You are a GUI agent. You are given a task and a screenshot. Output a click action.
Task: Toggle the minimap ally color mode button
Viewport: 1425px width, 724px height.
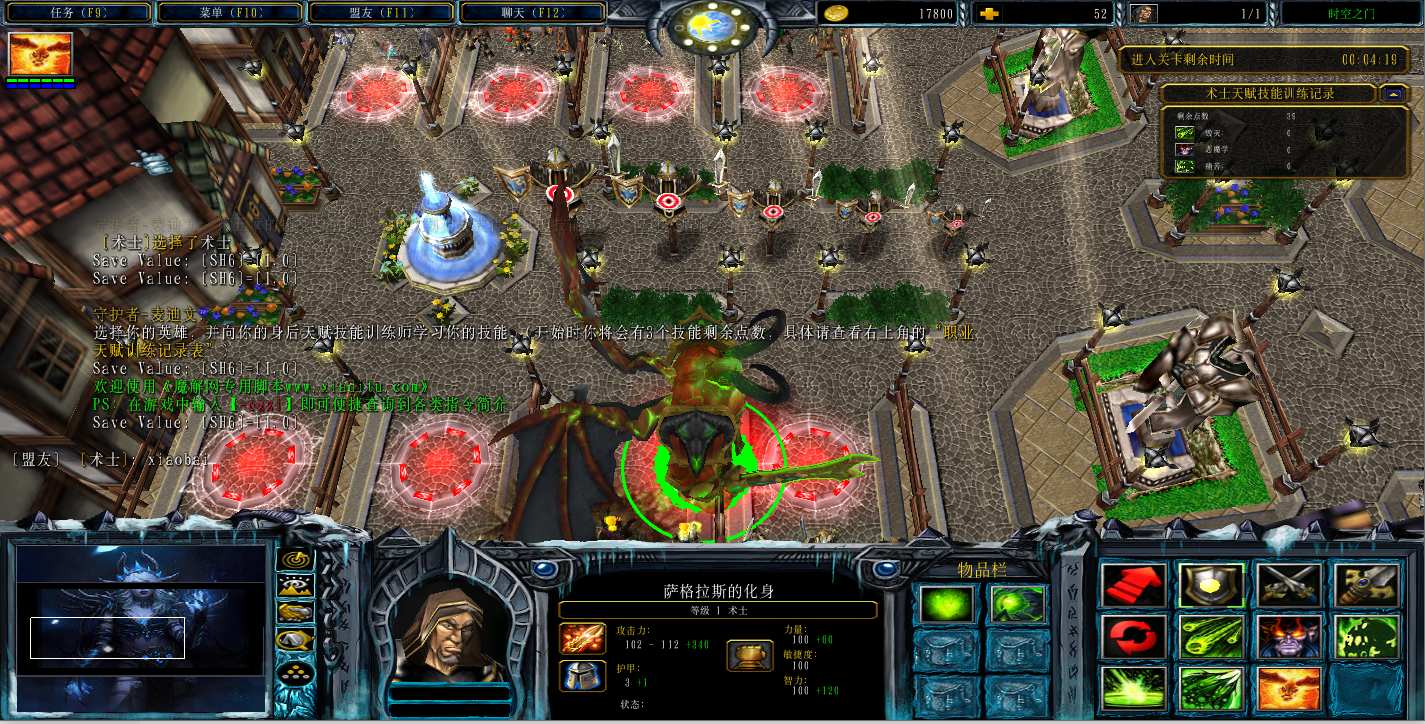(x=295, y=613)
